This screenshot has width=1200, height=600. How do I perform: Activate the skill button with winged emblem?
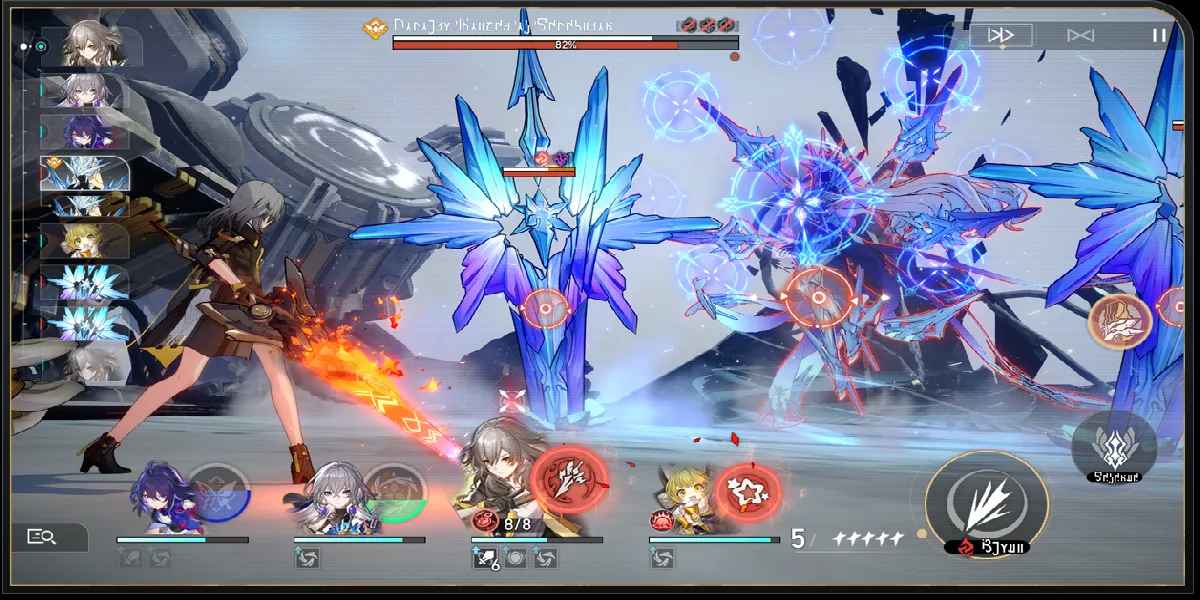pos(1114,444)
